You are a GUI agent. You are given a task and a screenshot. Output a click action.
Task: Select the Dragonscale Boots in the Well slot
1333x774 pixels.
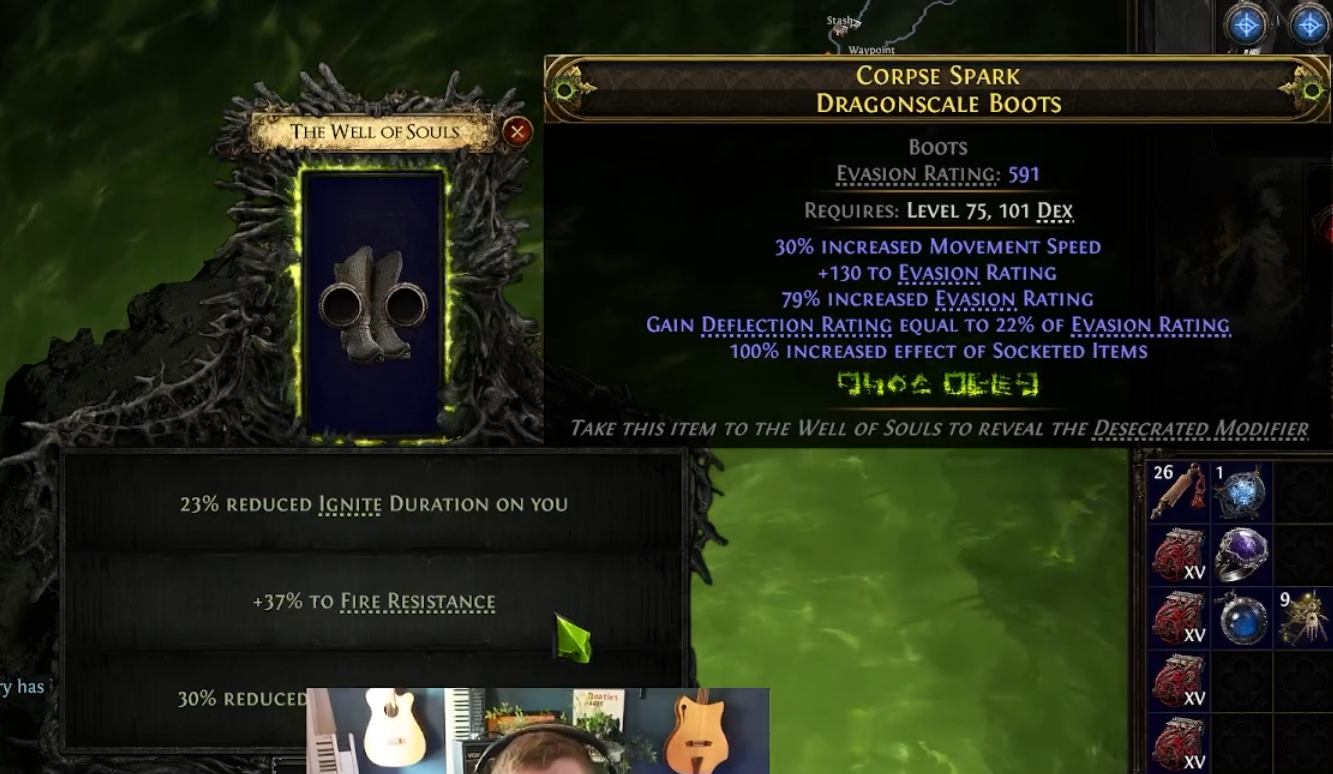point(373,305)
